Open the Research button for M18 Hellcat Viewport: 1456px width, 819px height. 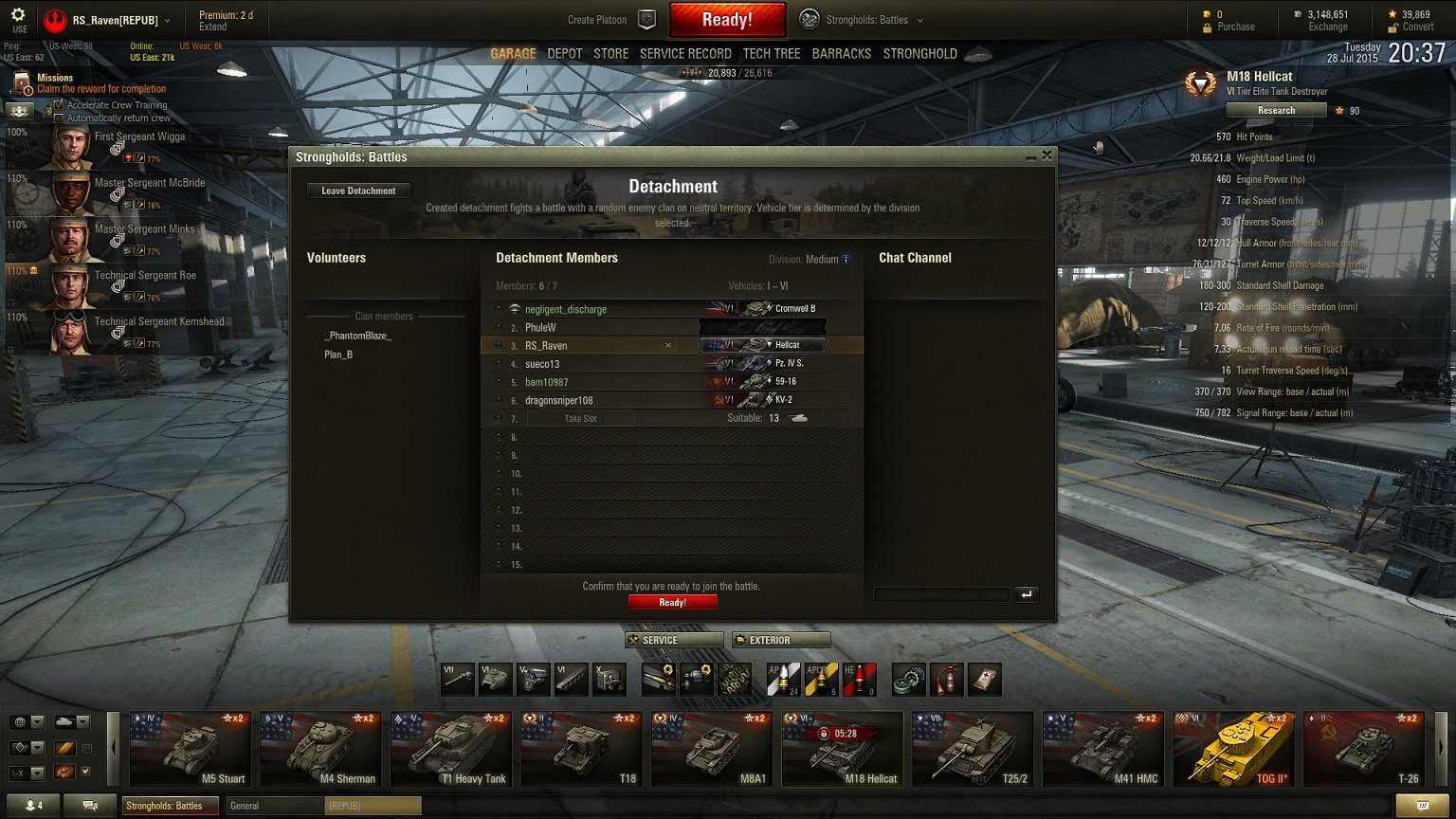pos(1276,111)
